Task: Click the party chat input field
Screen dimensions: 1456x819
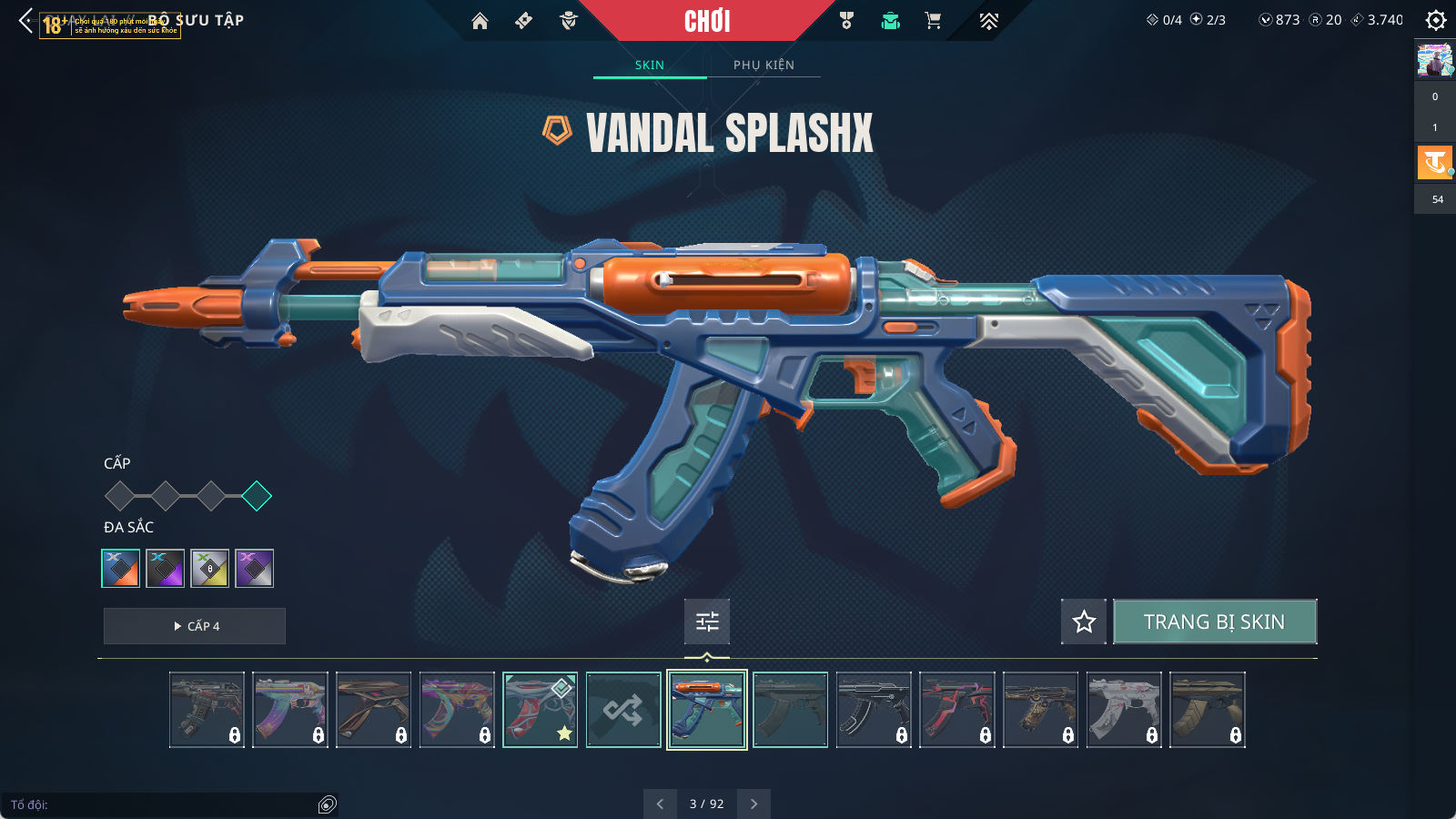Action: (x=164, y=804)
